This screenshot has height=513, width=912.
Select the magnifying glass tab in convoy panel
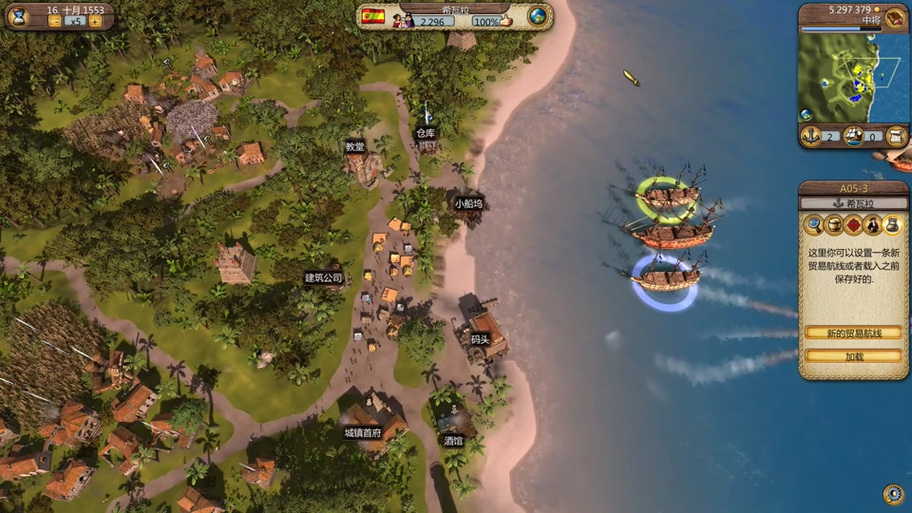click(x=814, y=225)
